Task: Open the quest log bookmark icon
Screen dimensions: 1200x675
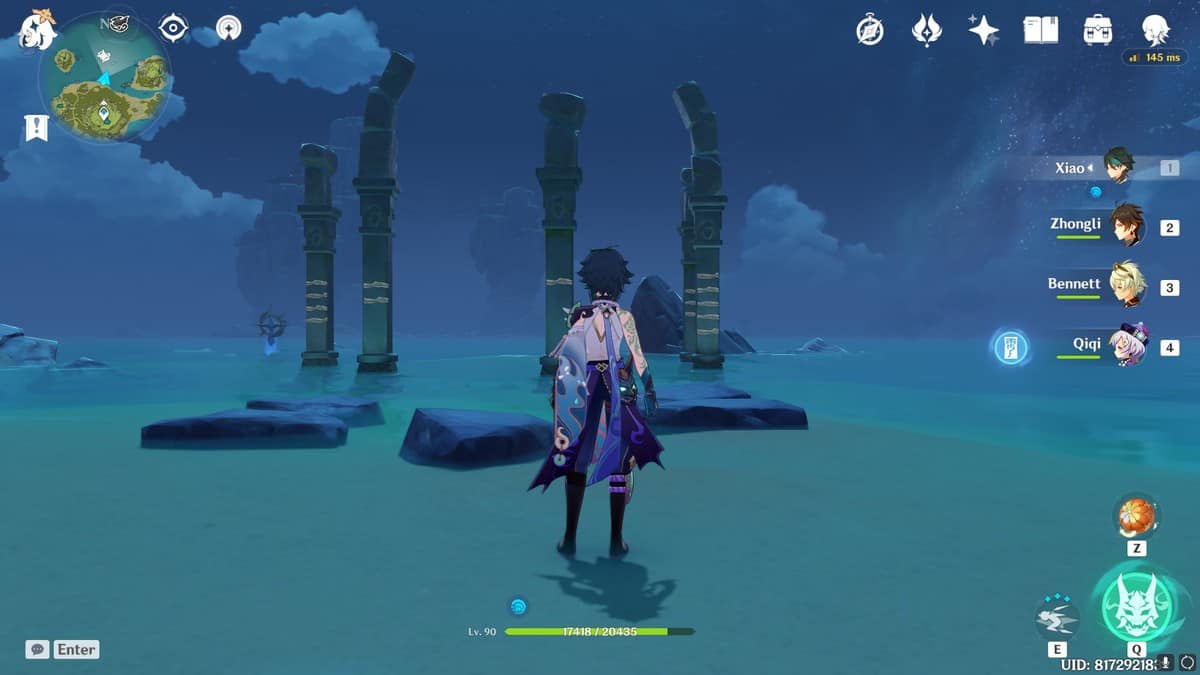Action: click(36, 128)
